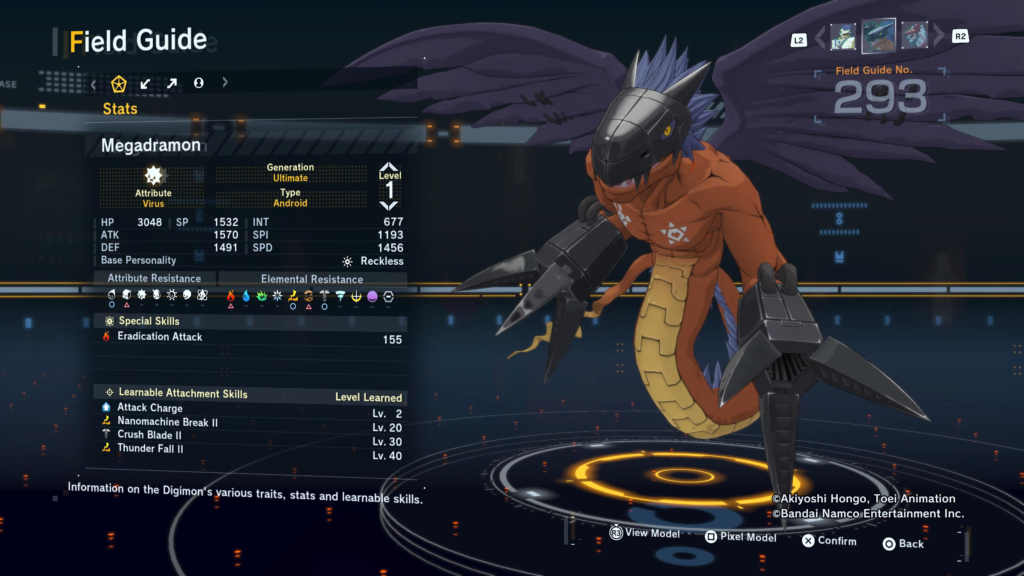Image resolution: width=1024 pixels, height=576 pixels.
Task: Go to next Field Guide entry arrow
Action: coord(938,38)
